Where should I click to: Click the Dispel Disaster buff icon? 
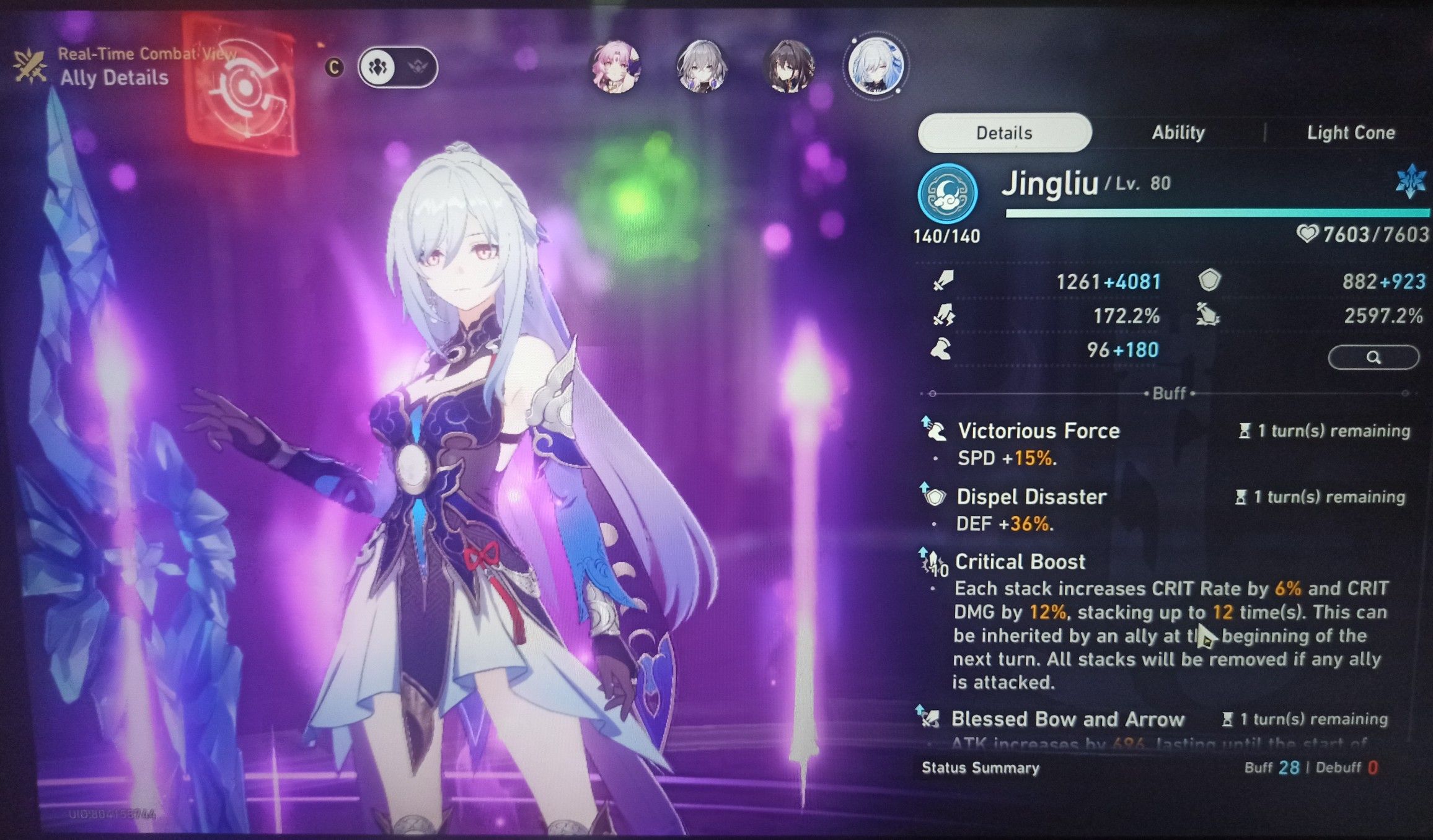(936, 497)
